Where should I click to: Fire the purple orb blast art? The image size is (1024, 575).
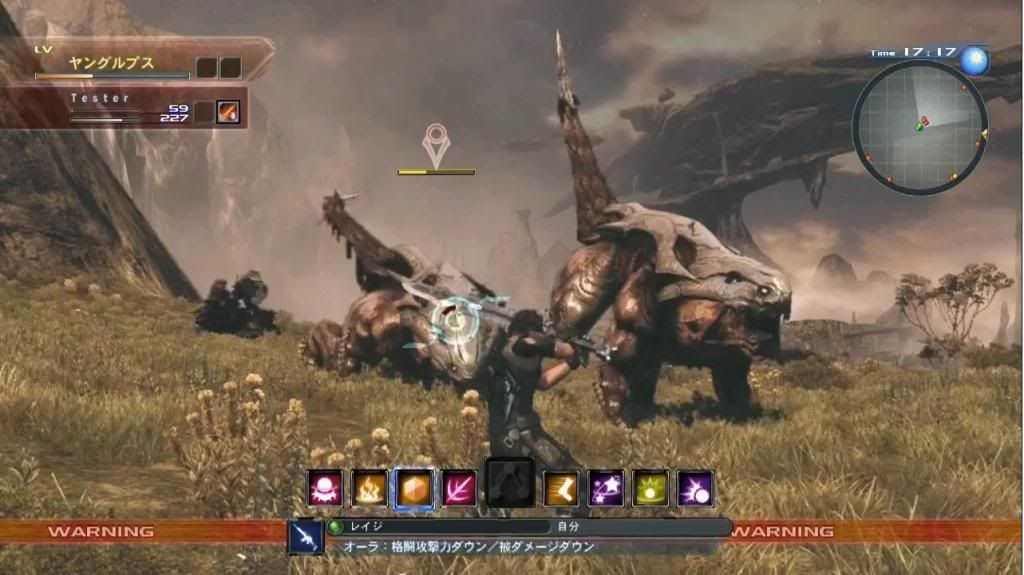coord(695,488)
